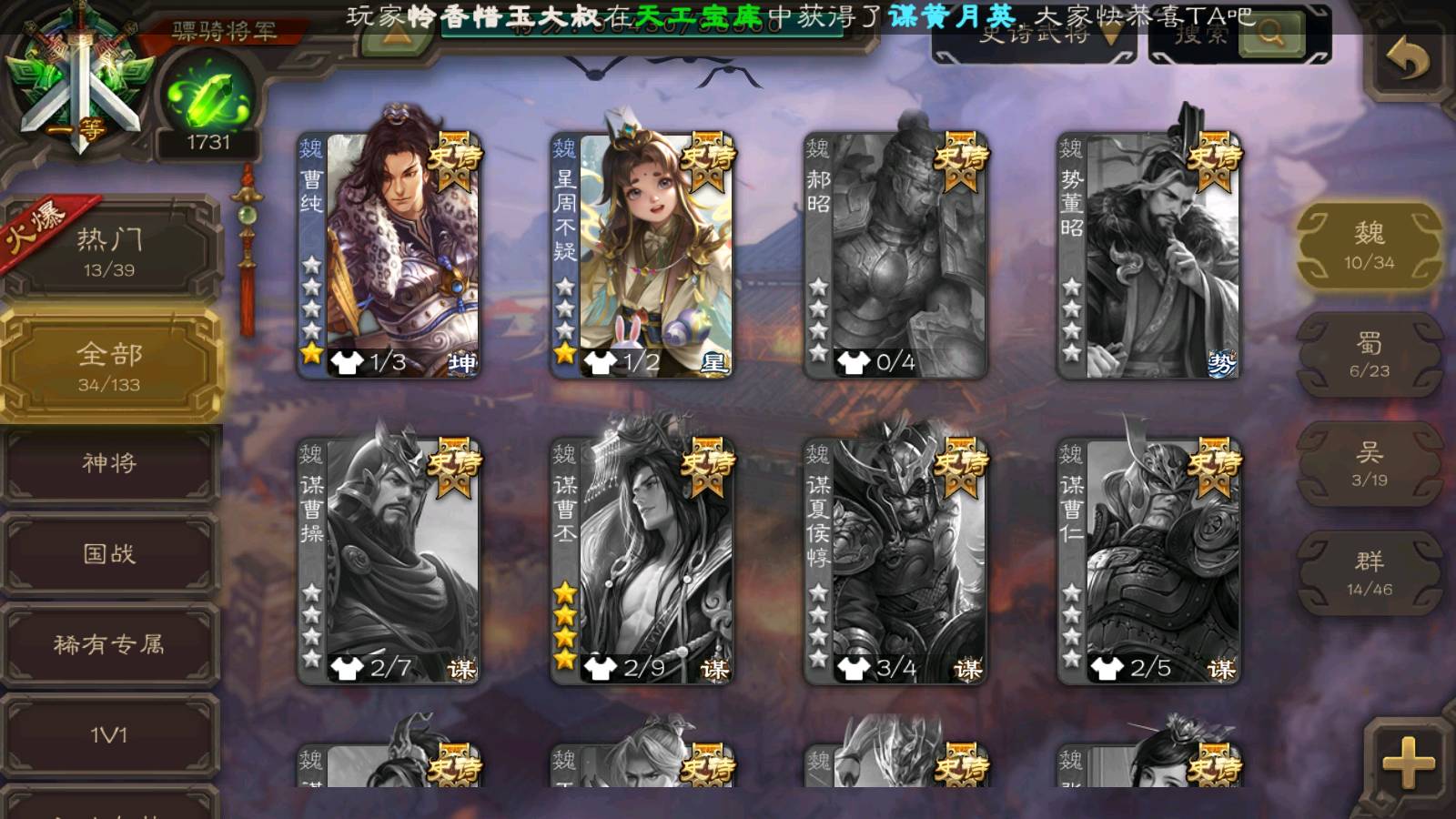Select the 全部 category tab
This screenshot has height=819, width=1456.
tap(110, 365)
